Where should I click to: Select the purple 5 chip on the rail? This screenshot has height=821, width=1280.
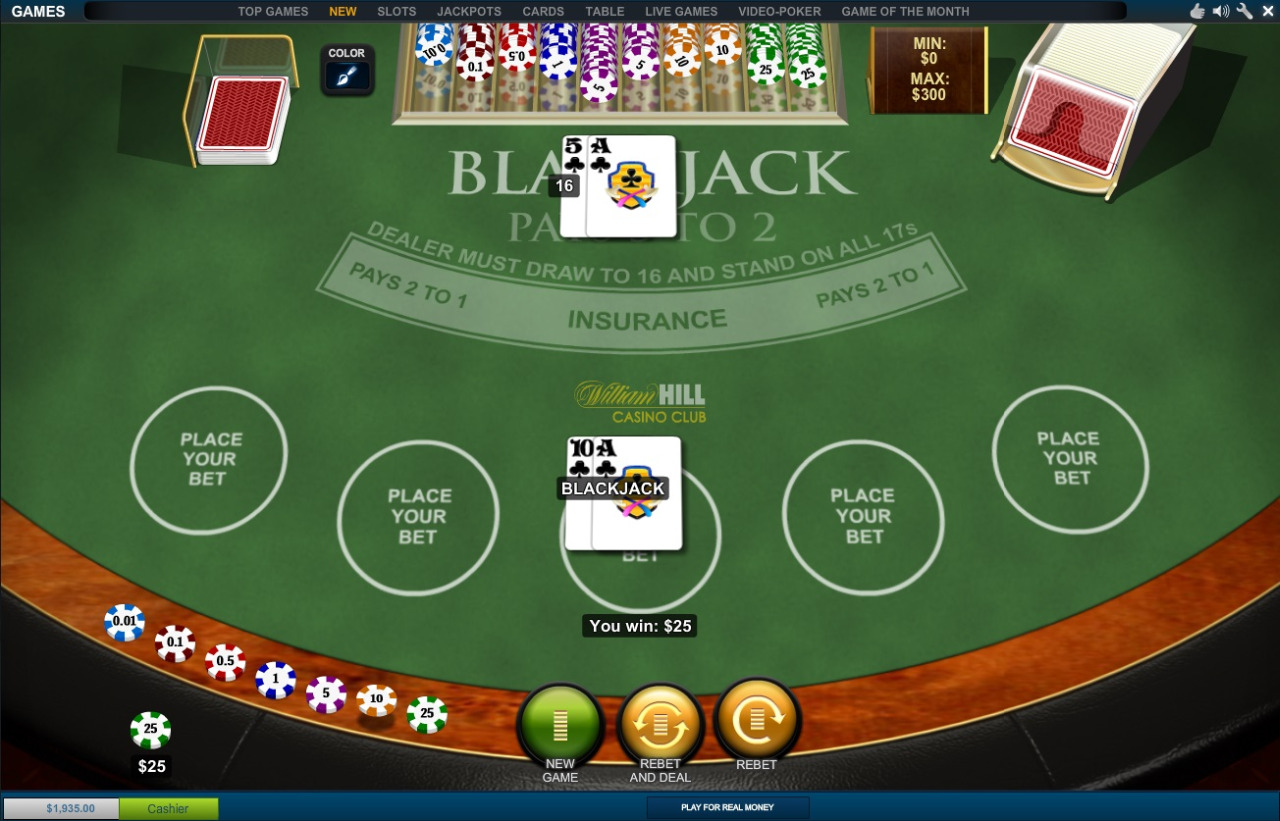tap(326, 693)
